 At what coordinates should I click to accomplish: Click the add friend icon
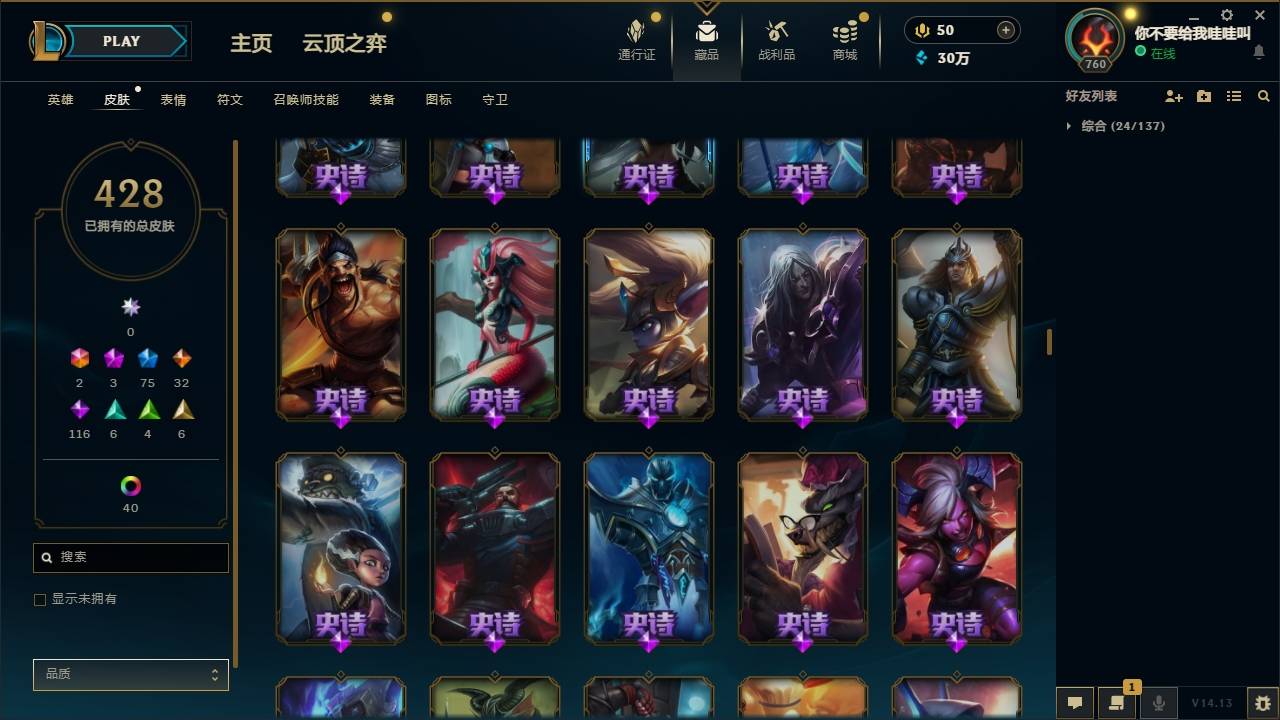1172,96
